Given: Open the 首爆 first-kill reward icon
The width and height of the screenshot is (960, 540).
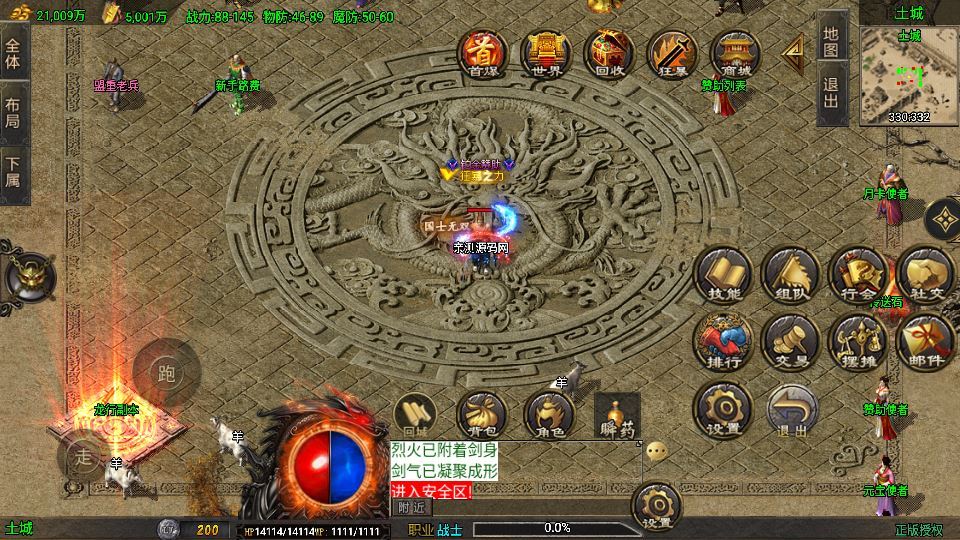Looking at the screenshot, I should (x=483, y=52).
